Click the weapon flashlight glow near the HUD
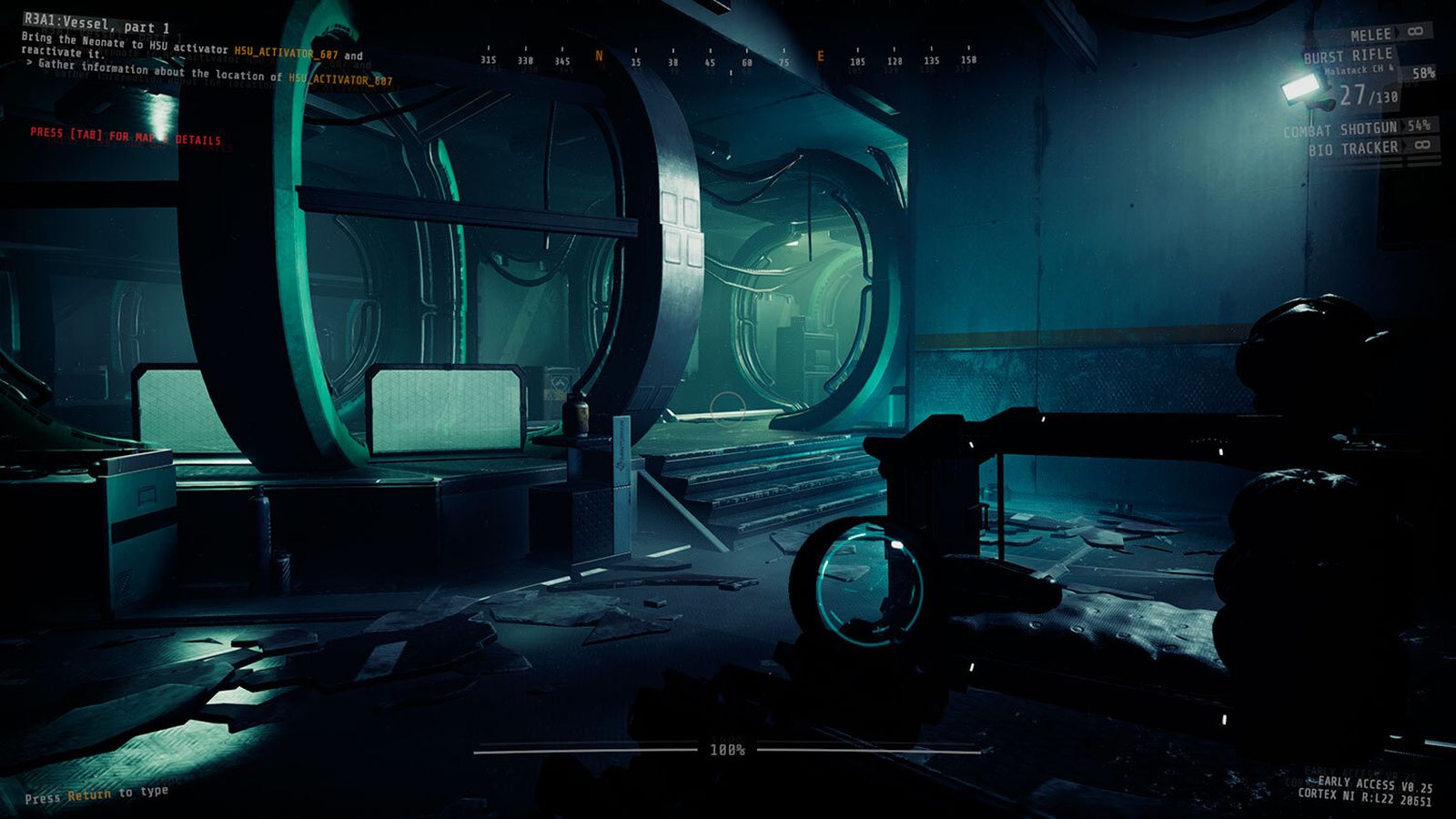The width and height of the screenshot is (1456, 819). click(x=1299, y=88)
